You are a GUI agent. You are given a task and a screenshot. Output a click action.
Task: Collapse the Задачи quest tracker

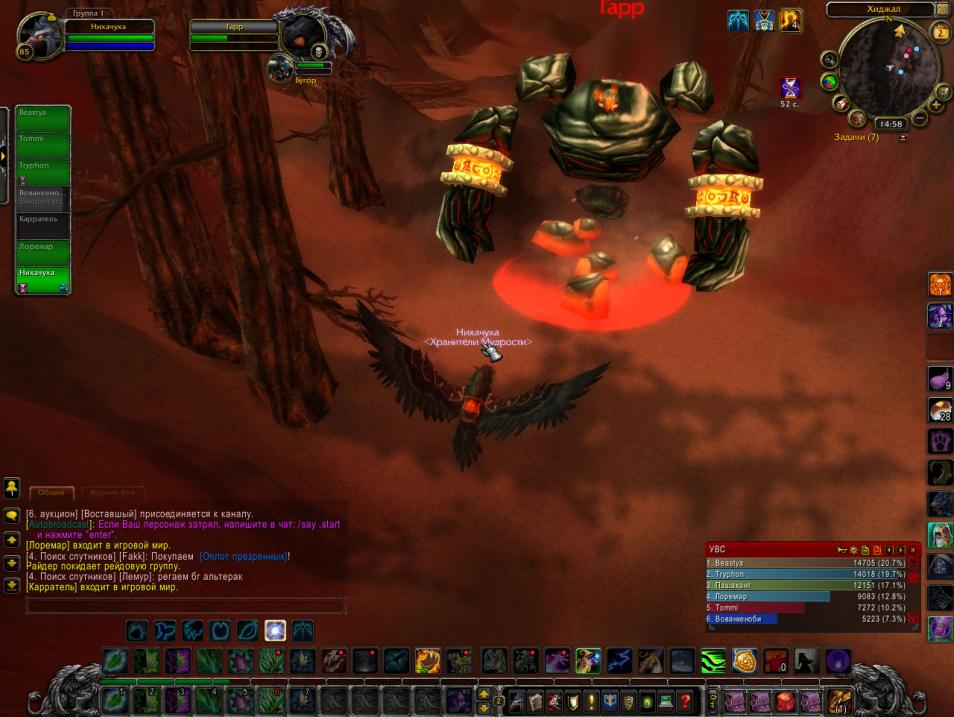point(904,137)
